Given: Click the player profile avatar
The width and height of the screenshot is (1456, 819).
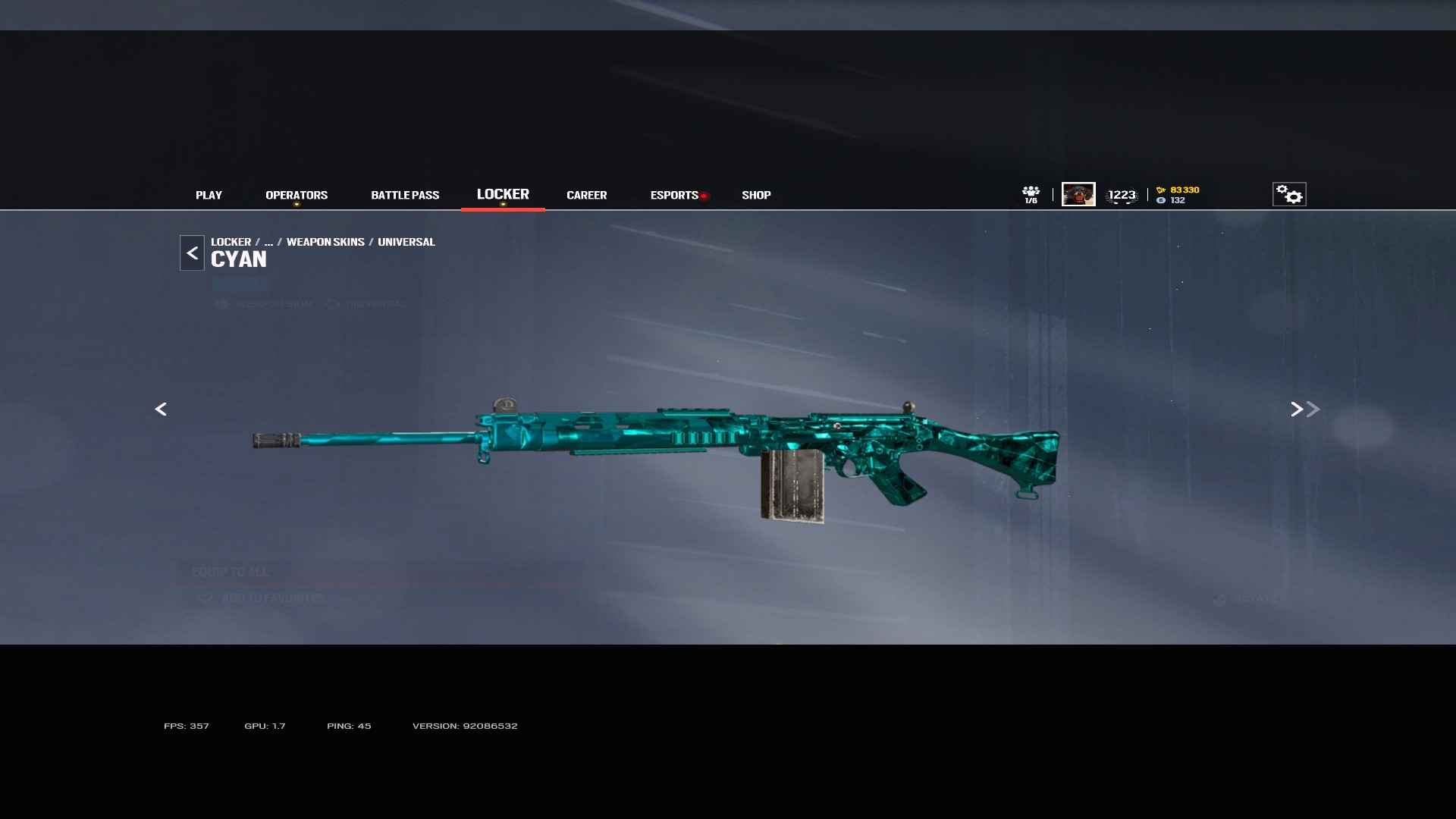Looking at the screenshot, I should pos(1078,194).
